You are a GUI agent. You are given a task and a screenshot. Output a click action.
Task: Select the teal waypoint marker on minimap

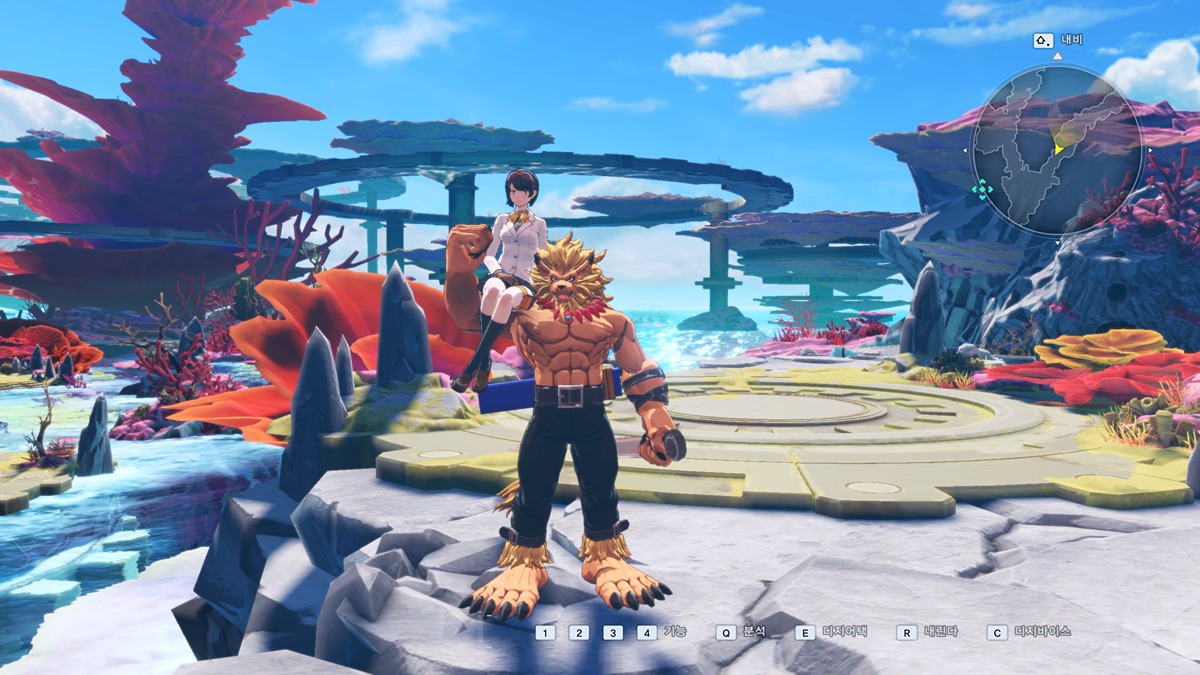(982, 189)
